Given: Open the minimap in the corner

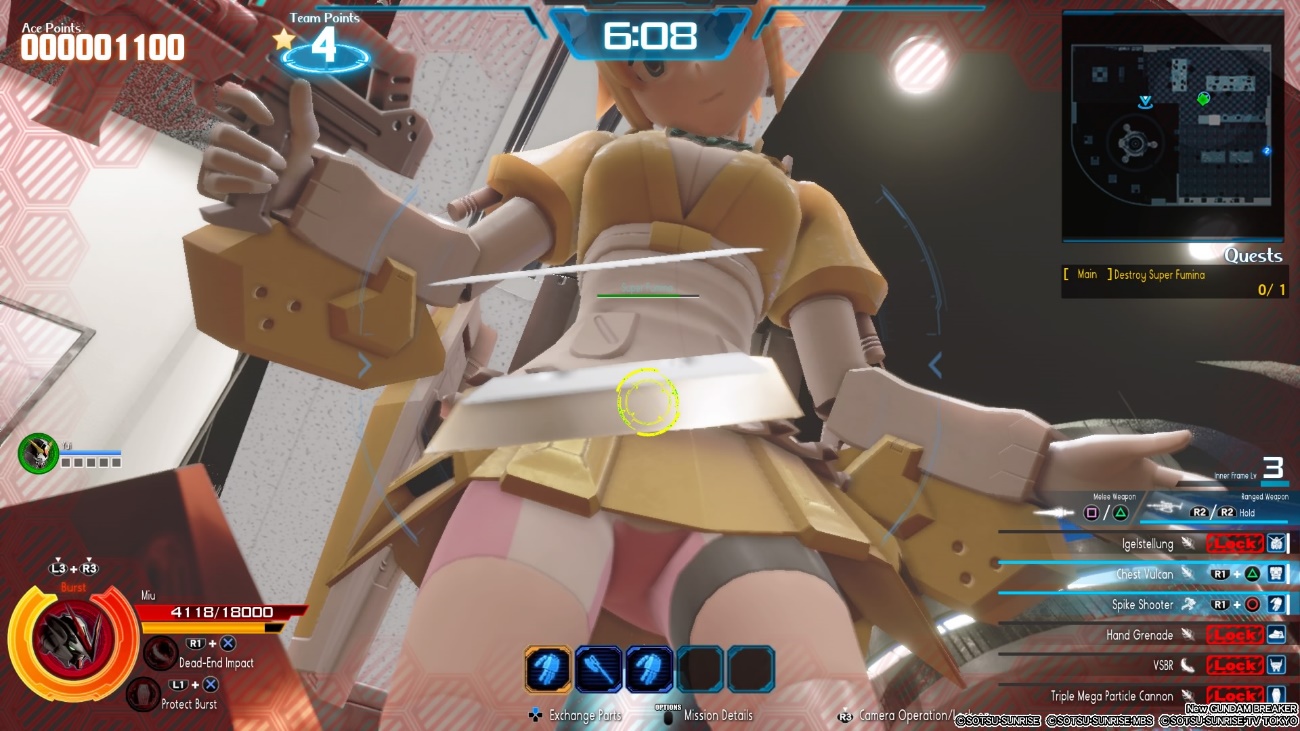Looking at the screenshot, I should point(1172,127).
